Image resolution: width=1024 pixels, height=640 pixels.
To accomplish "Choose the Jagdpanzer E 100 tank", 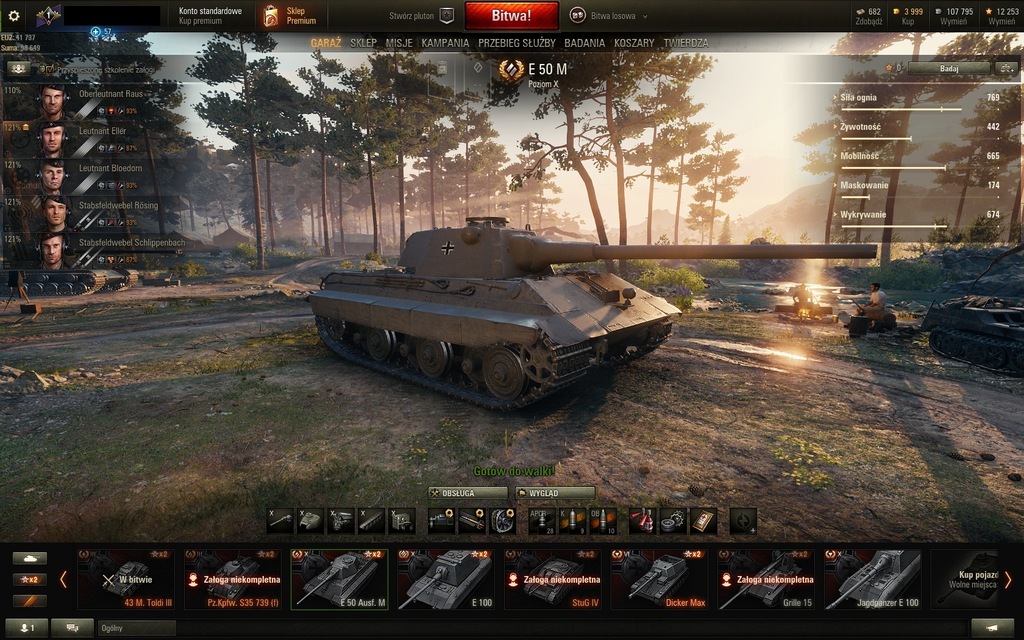I will click(x=873, y=579).
